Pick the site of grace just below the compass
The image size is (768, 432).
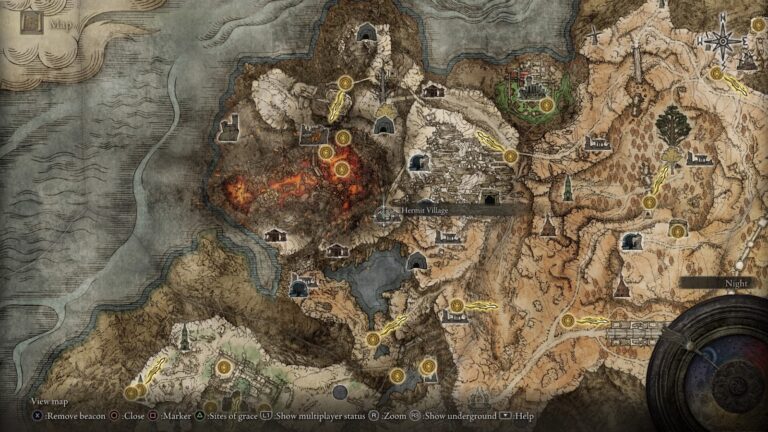tap(716, 73)
